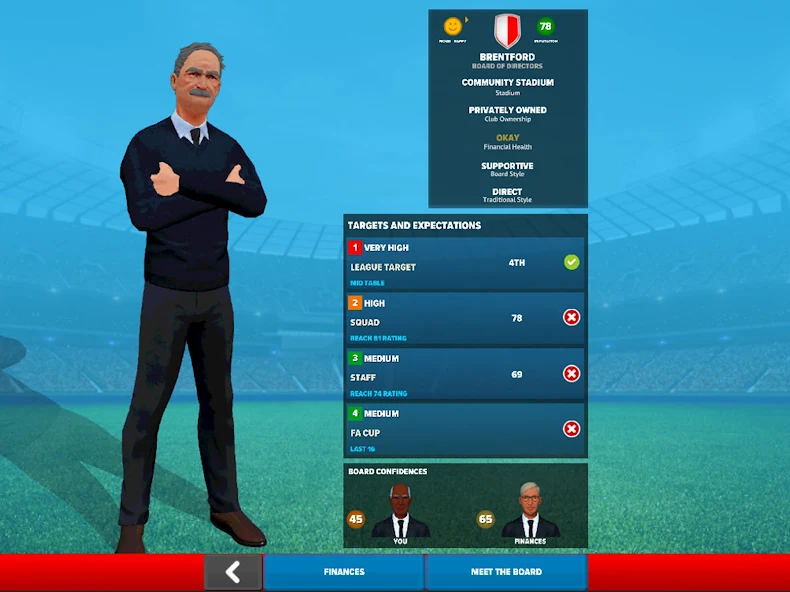Screen dimensions: 790x592
Task: Select the Squad rating target row
Action: (x=465, y=319)
